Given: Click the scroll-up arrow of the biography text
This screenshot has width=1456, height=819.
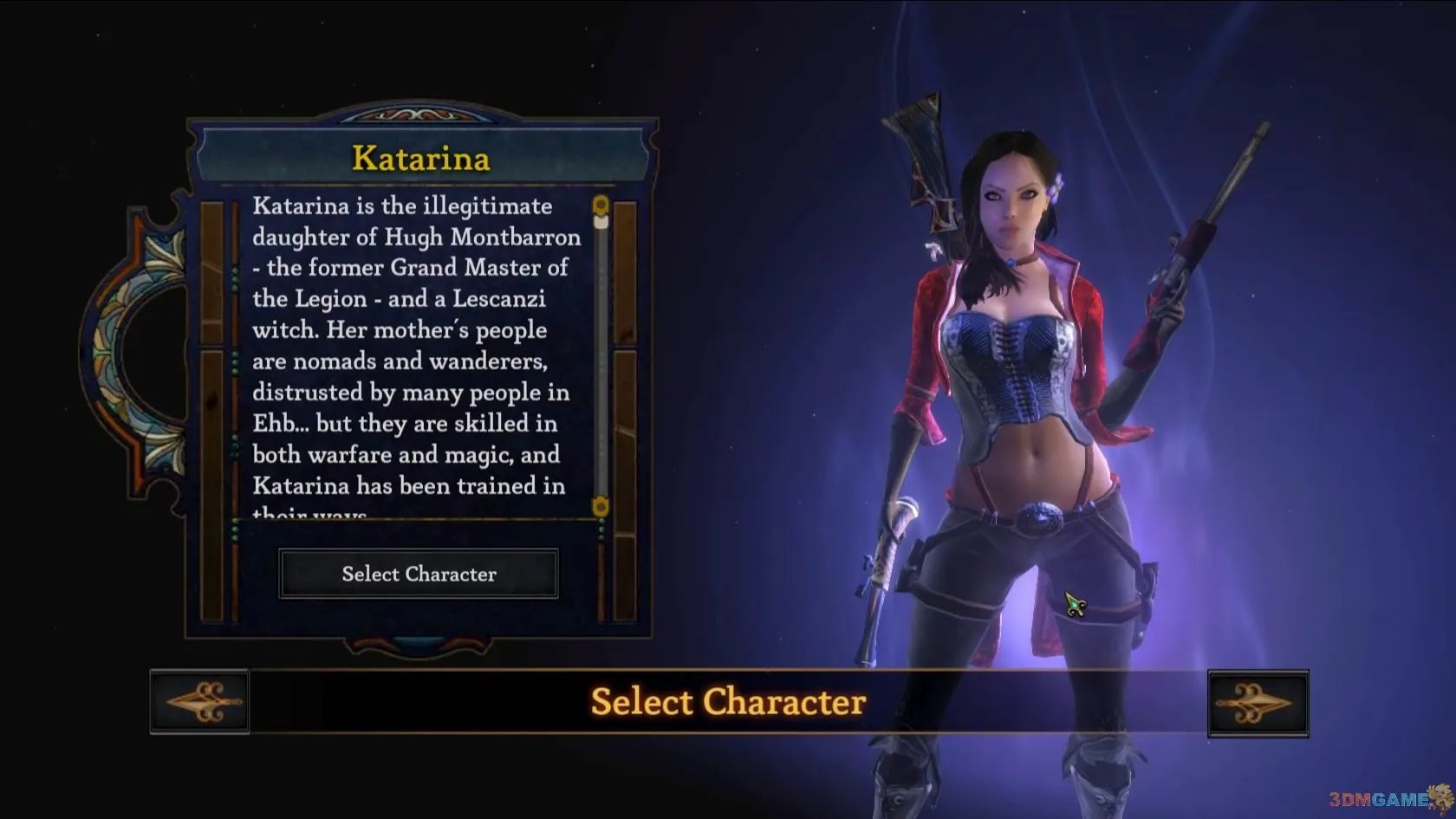Looking at the screenshot, I should (x=600, y=205).
